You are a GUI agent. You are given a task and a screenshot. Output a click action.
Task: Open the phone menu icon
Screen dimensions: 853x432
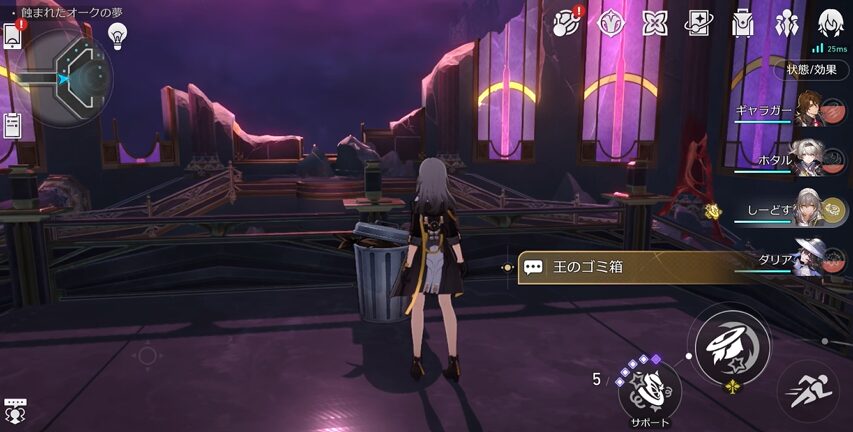[13, 36]
